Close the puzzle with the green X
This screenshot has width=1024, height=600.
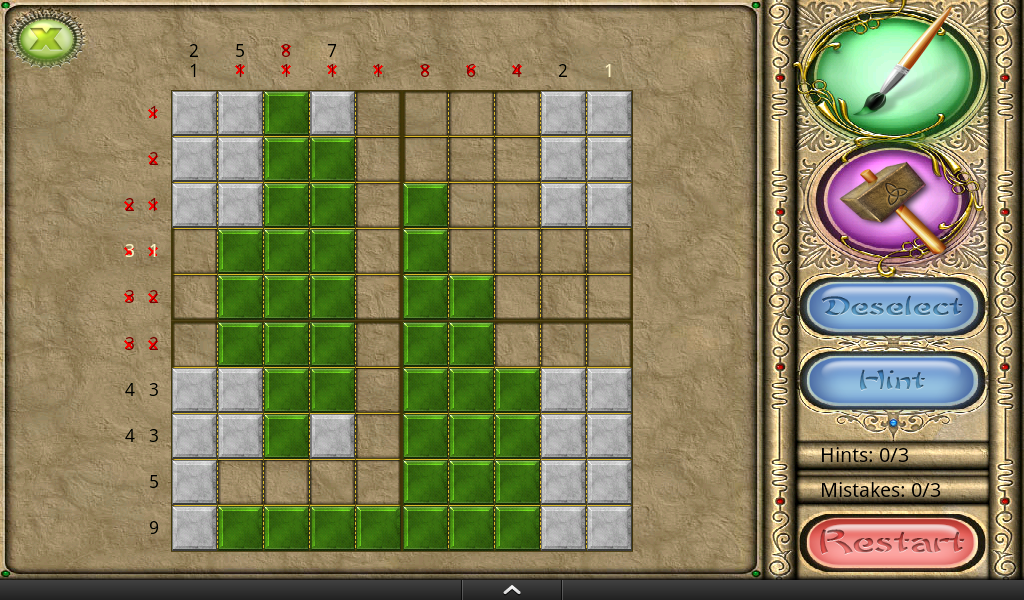46,40
